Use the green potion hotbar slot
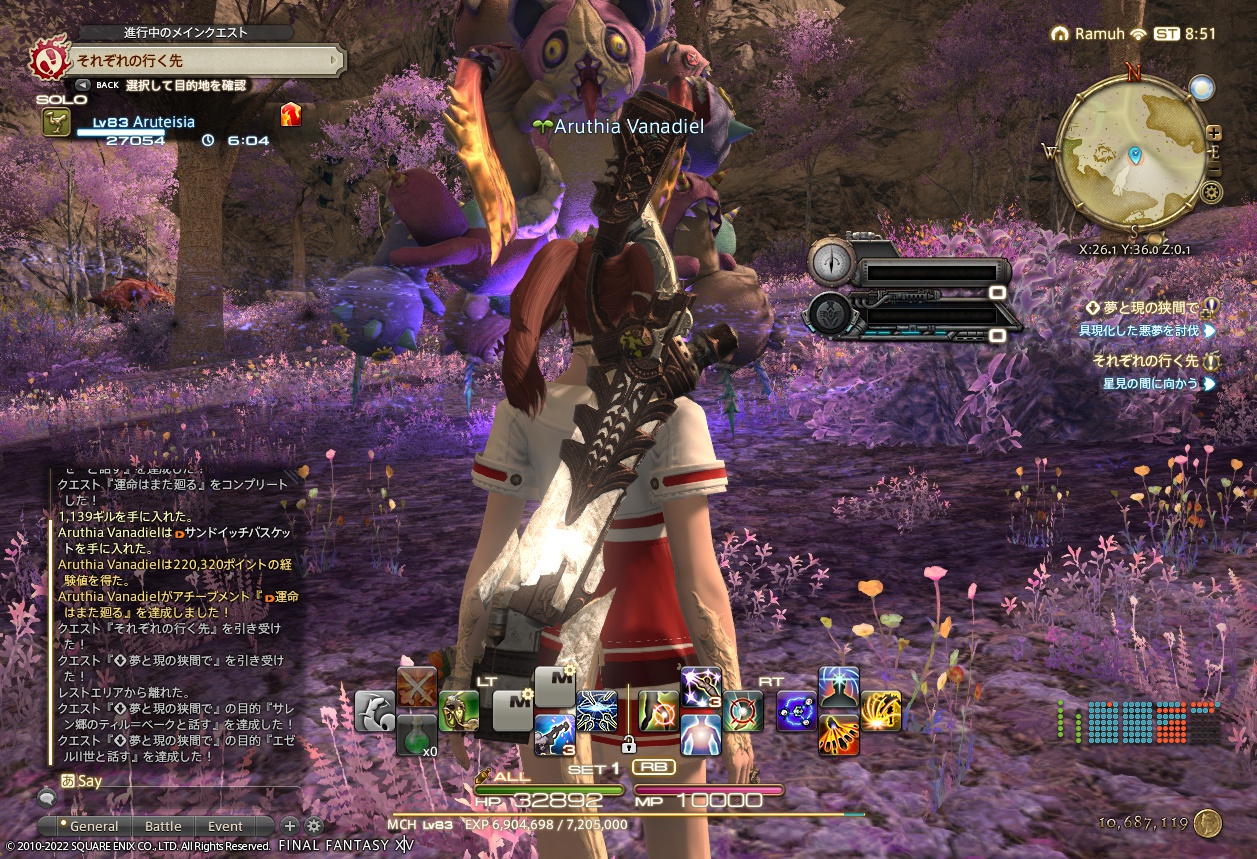This screenshot has height=859, width=1257. click(417, 735)
